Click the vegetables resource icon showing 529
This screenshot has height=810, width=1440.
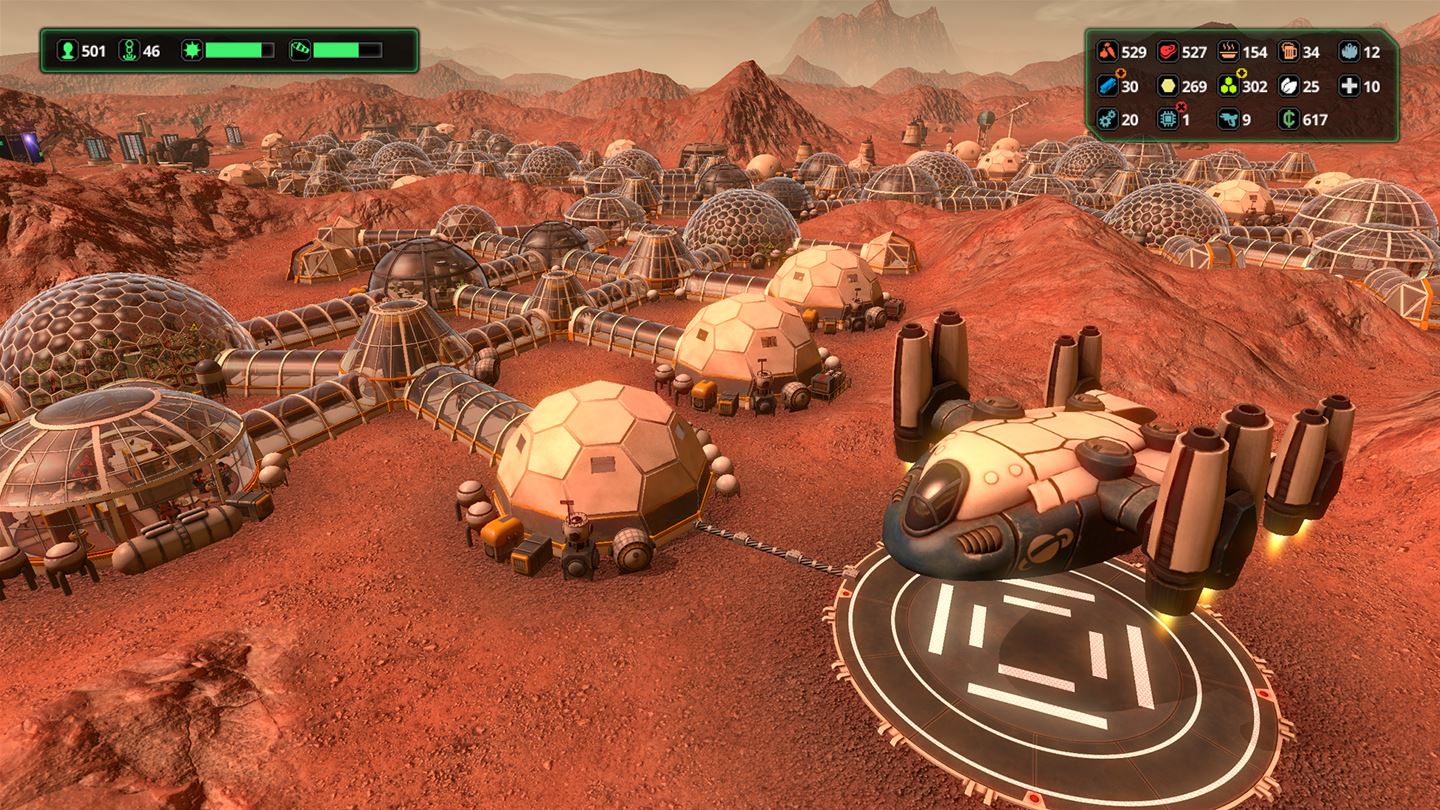(1107, 52)
